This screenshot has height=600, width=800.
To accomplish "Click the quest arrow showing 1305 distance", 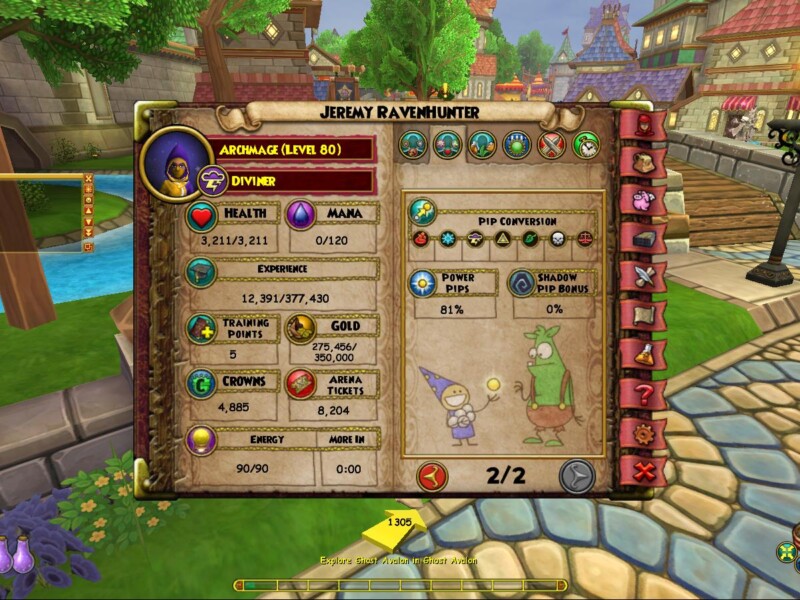I will coord(397,527).
